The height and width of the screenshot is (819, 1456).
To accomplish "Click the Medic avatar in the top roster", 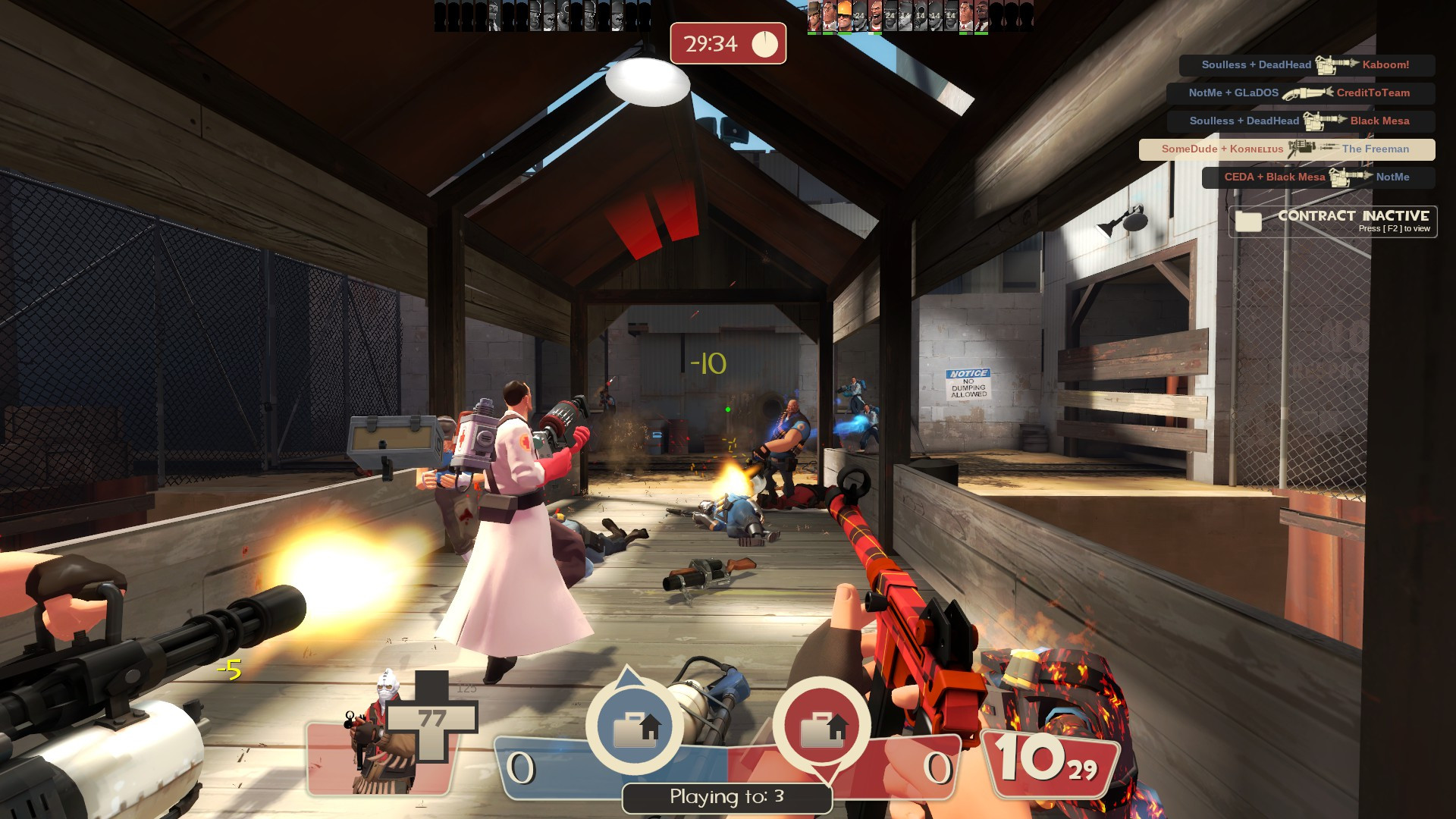I will pyautogui.click(x=828, y=17).
